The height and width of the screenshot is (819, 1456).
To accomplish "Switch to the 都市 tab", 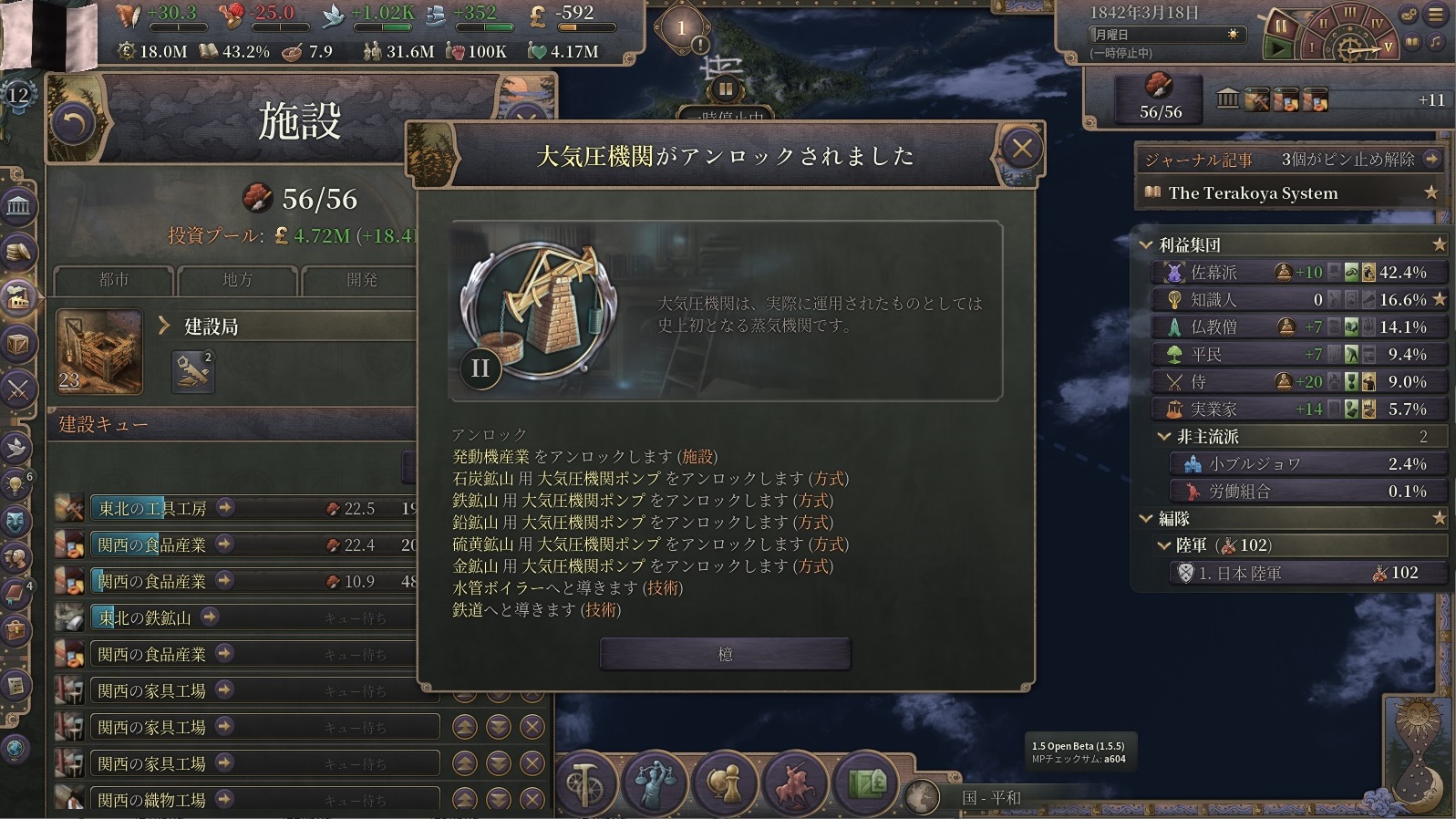I will [114, 280].
